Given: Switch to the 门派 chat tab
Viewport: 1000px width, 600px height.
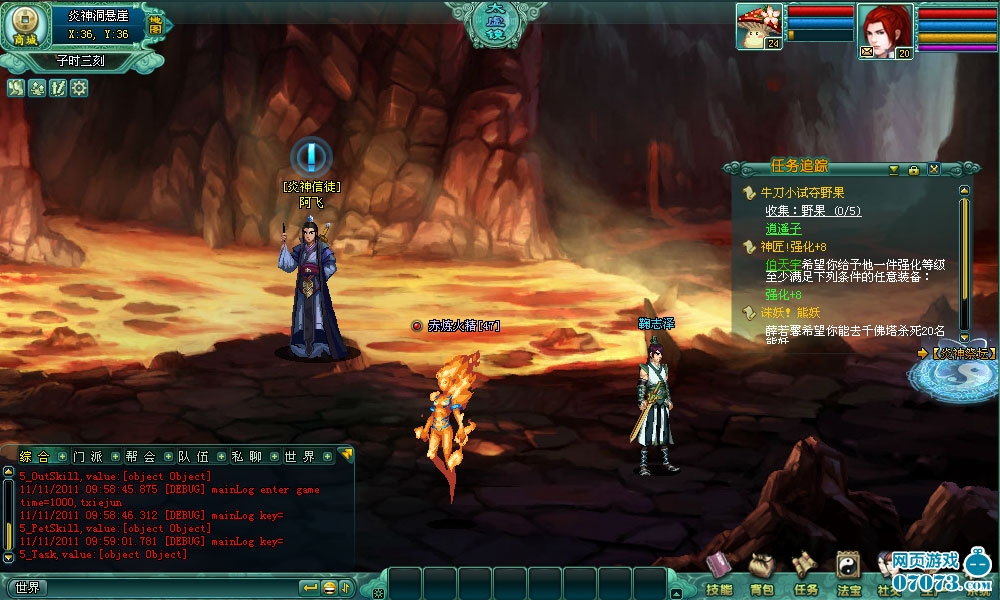Looking at the screenshot, I should (87, 457).
